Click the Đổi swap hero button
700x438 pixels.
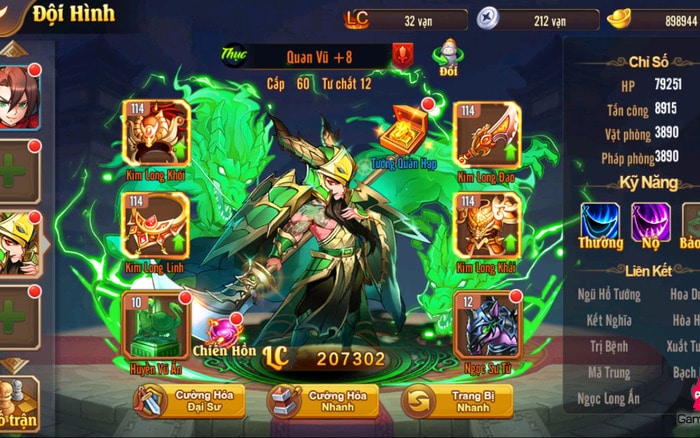click(449, 58)
